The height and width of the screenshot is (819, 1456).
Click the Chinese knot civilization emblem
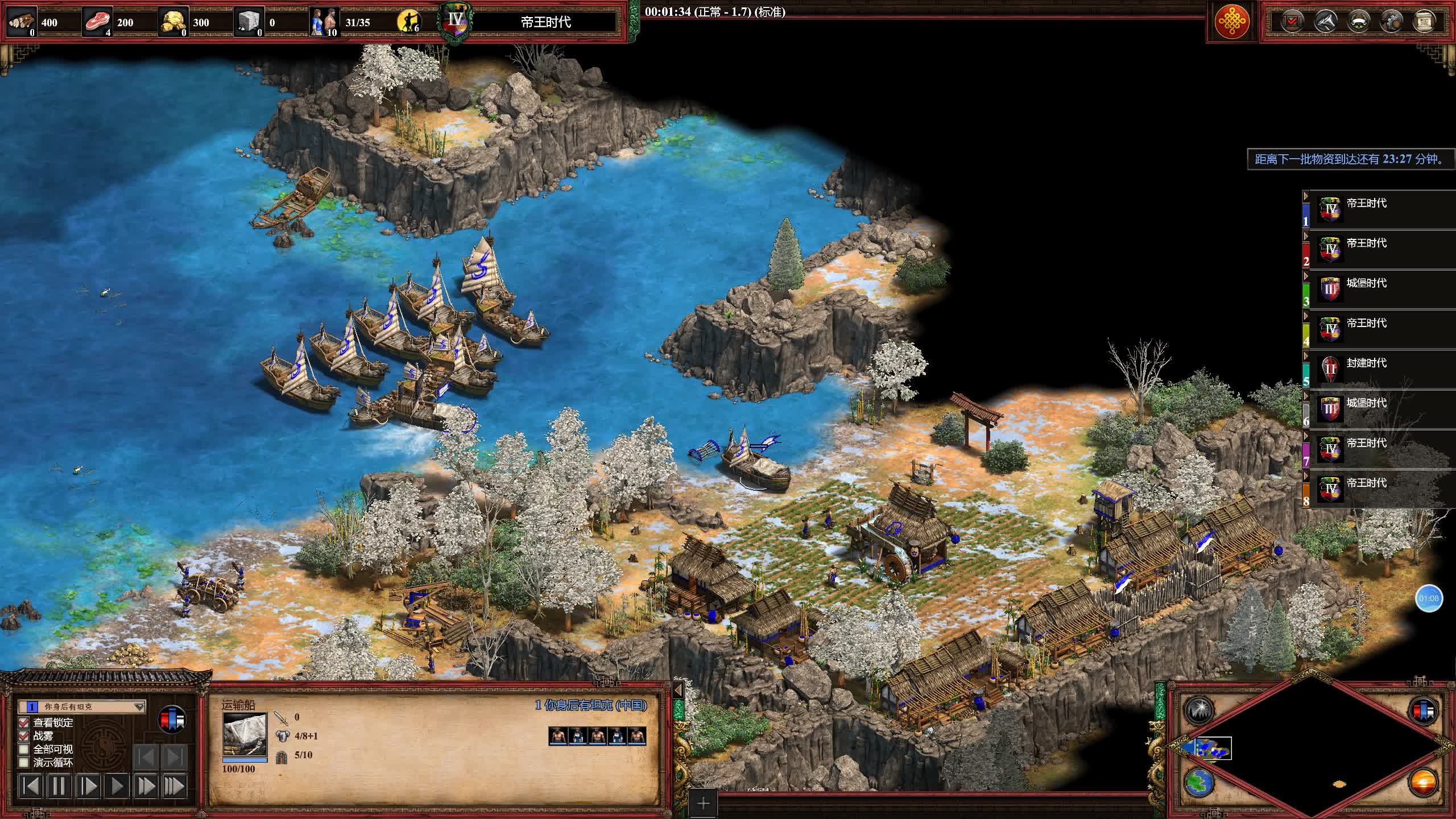[x=1231, y=22]
